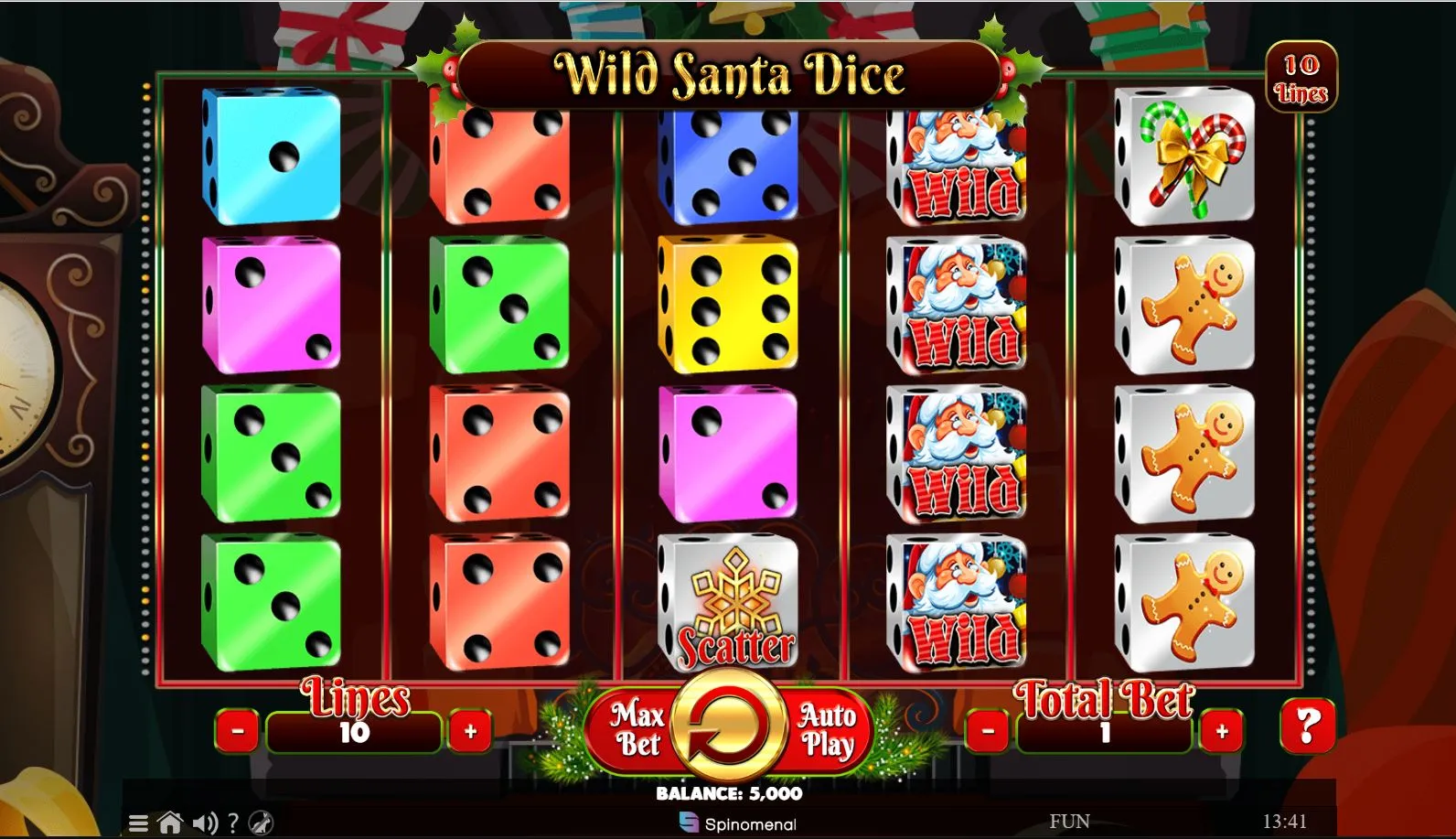This screenshot has width=1456, height=839.
Task: Open the hamburger menu in the bottom bar
Action: click(x=139, y=822)
